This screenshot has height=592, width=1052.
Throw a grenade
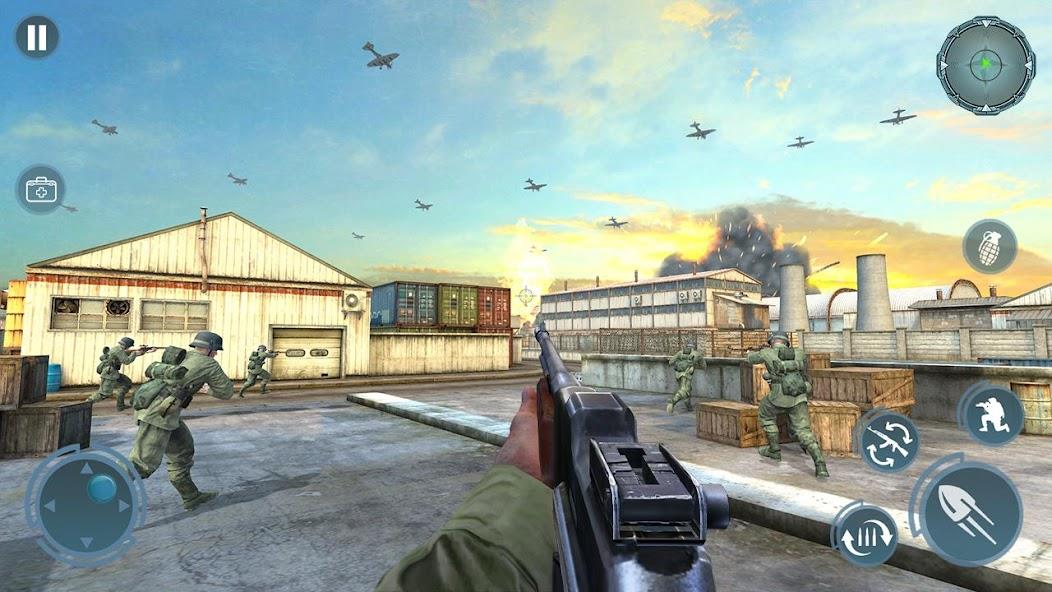(989, 246)
